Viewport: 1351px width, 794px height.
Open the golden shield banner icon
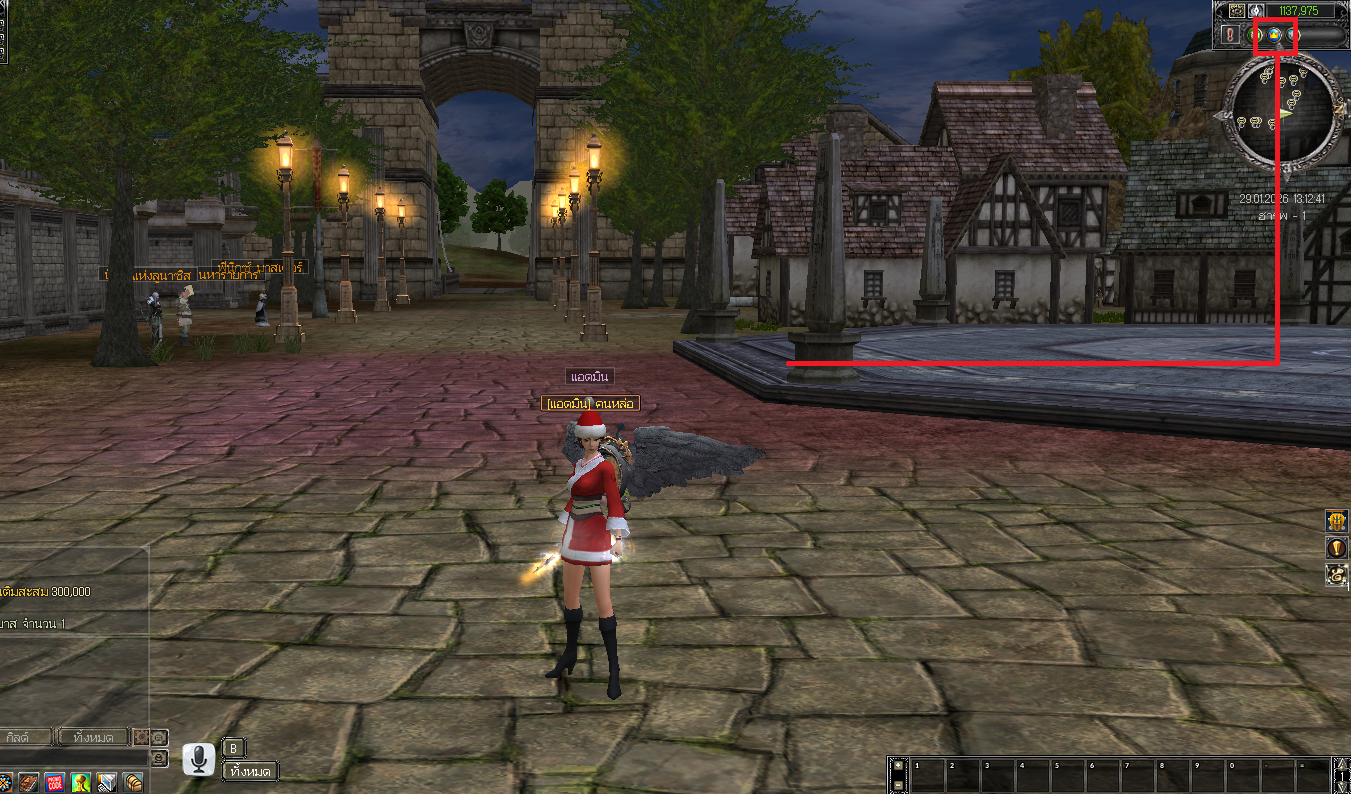[x=1336, y=521]
